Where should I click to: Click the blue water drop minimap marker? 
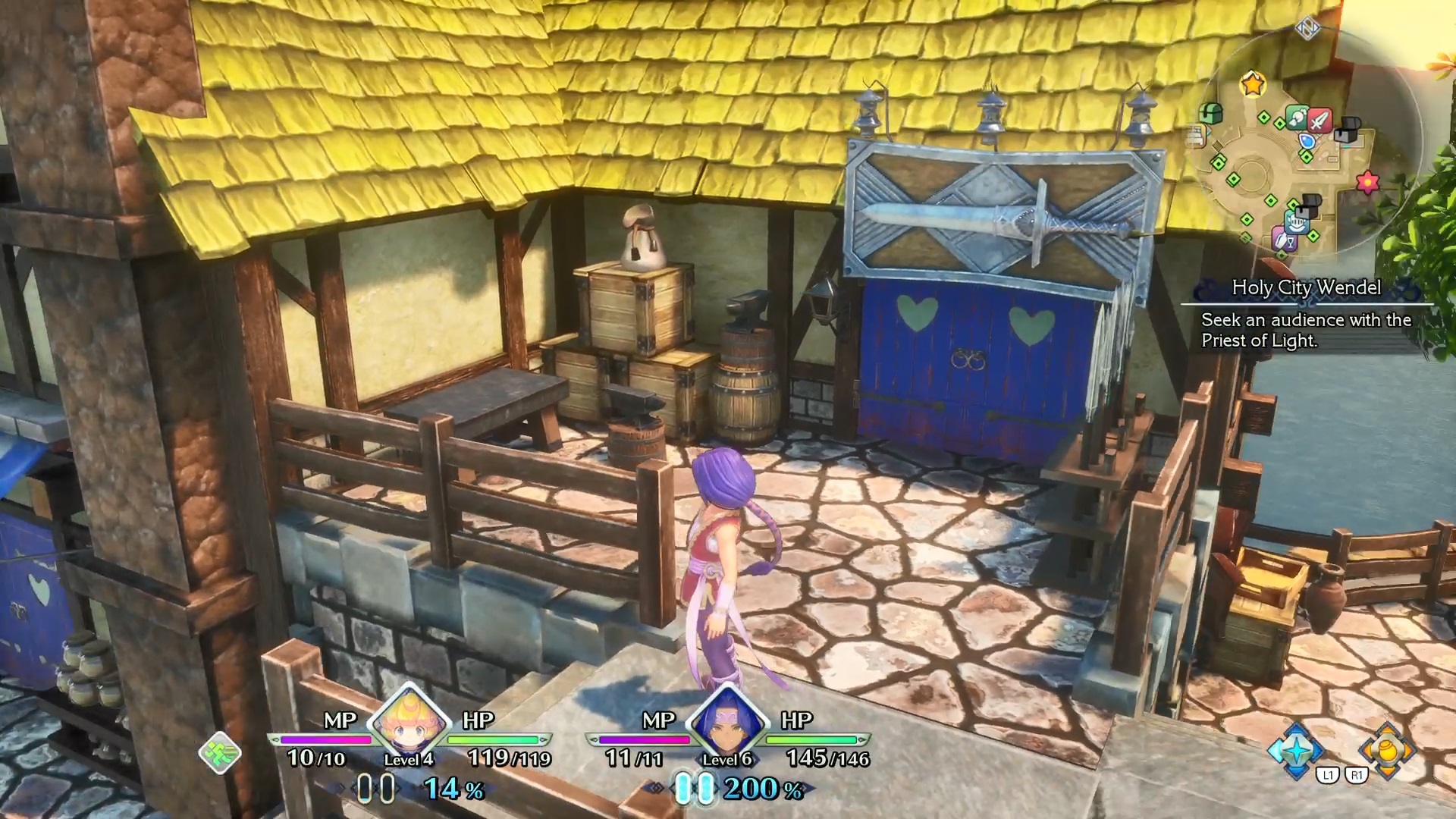[x=1306, y=141]
